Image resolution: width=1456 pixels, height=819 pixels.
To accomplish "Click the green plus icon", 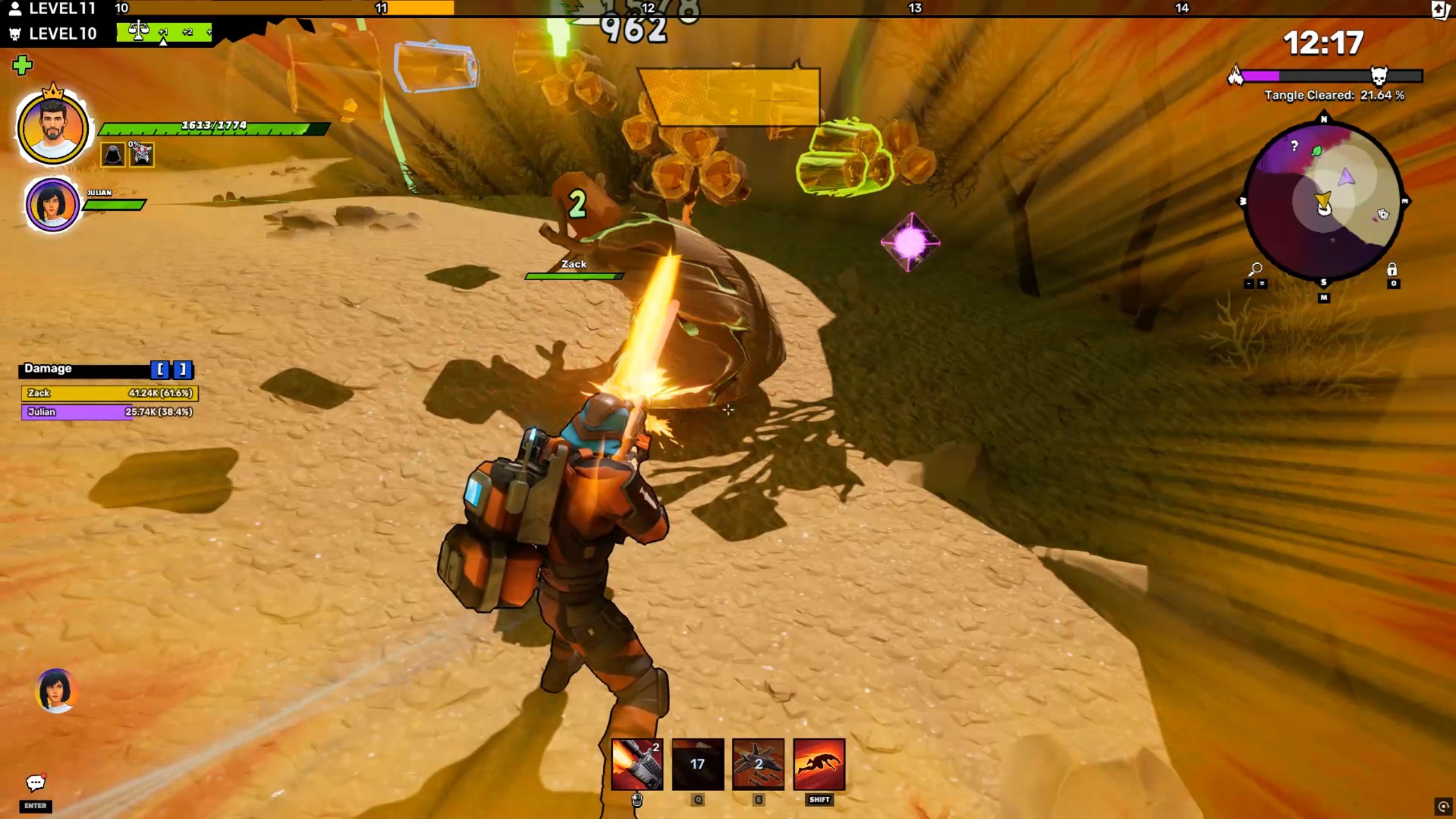I will 22,65.
